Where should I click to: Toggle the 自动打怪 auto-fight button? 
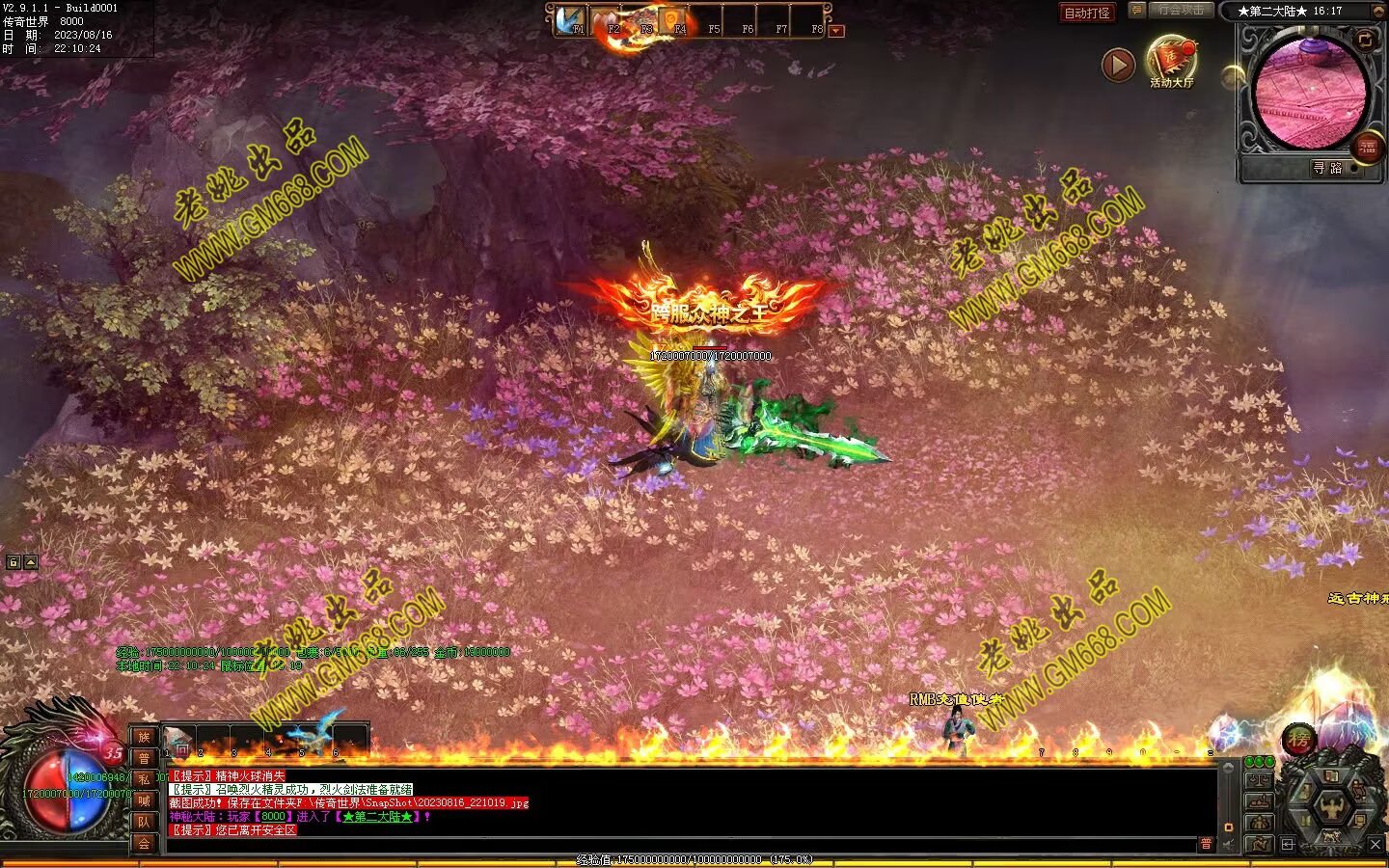click(x=1086, y=13)
